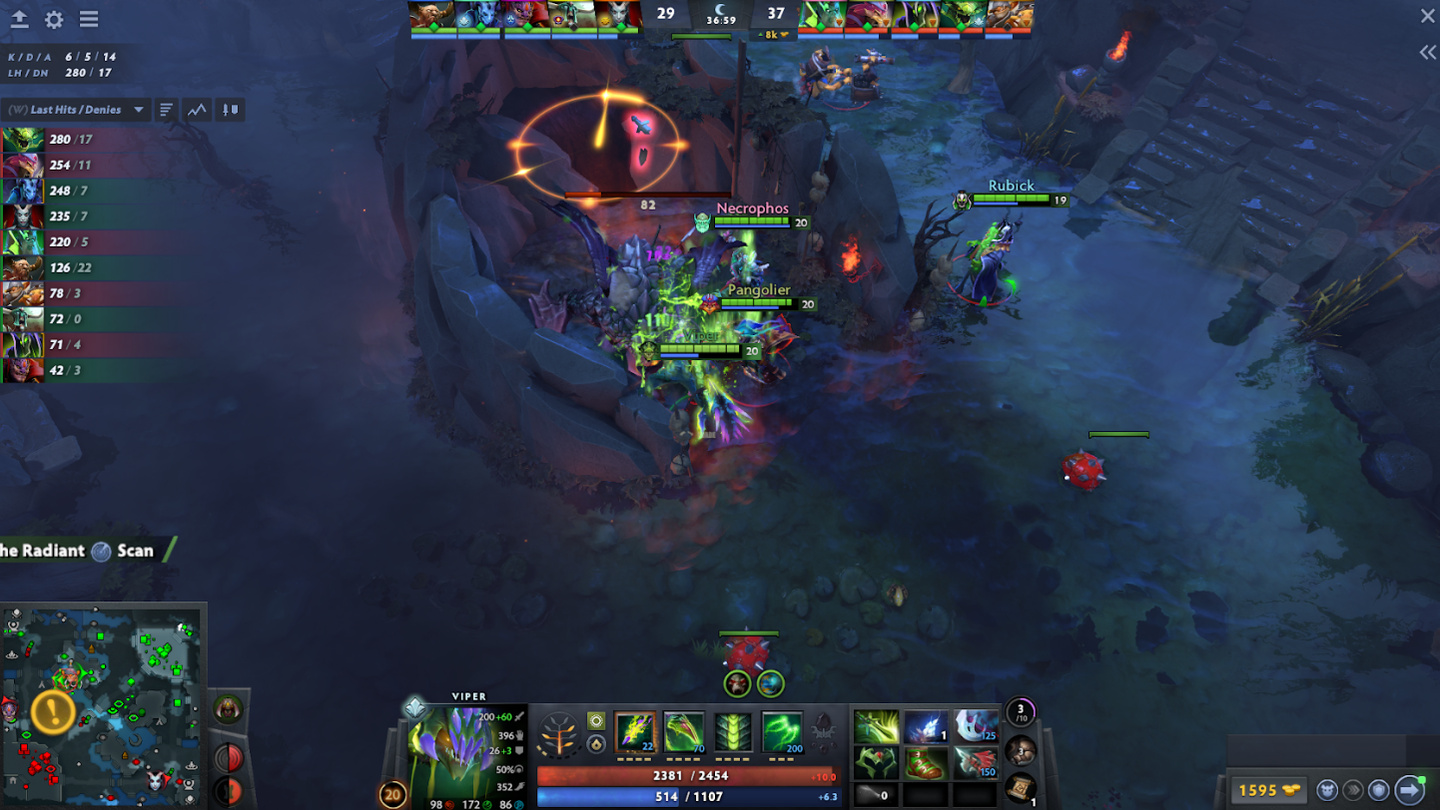Select the courier button
The height and width of the screenshot is (810, 1440).
pos(1327,790)
